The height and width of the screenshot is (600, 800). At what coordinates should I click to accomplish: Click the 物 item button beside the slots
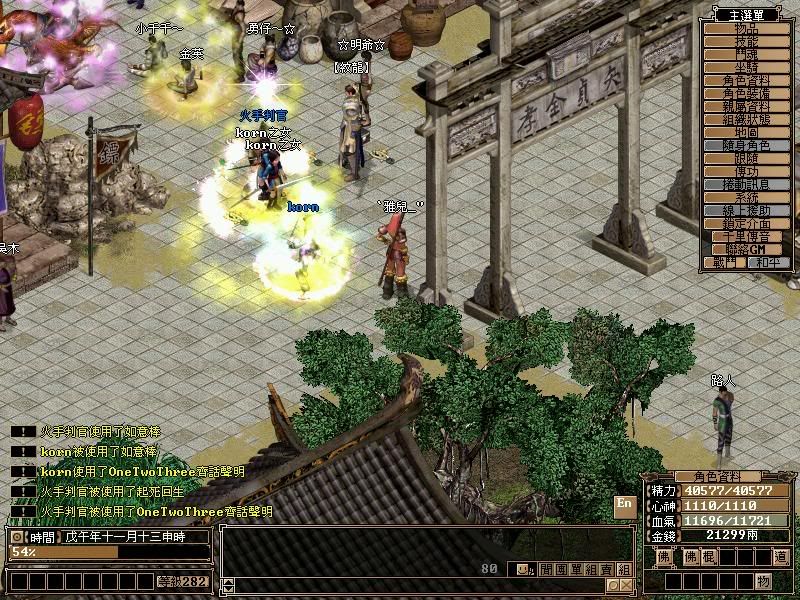tap(762, 581)
